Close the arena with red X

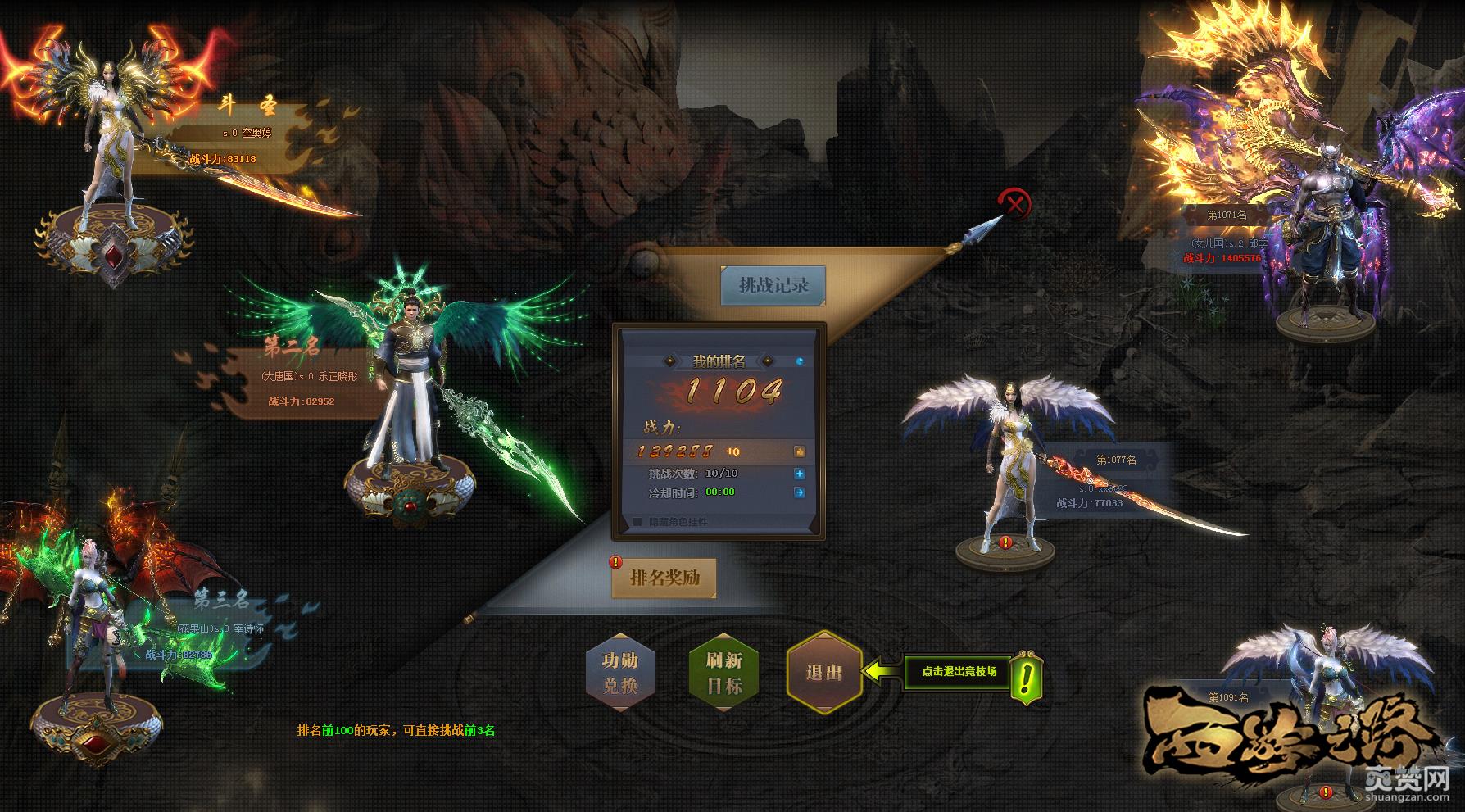(1015, 203)
